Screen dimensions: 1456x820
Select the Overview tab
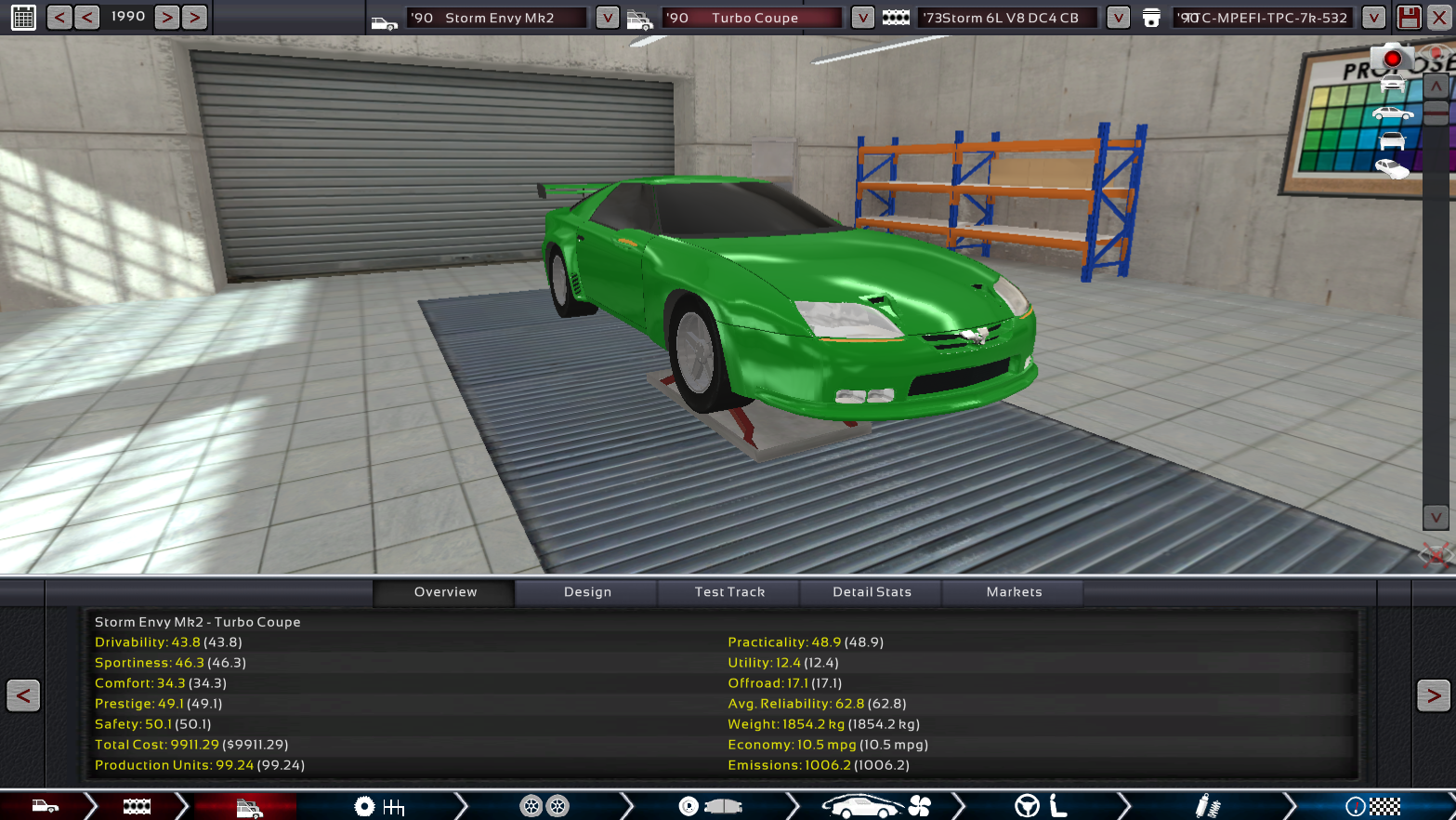pos(445,592)
